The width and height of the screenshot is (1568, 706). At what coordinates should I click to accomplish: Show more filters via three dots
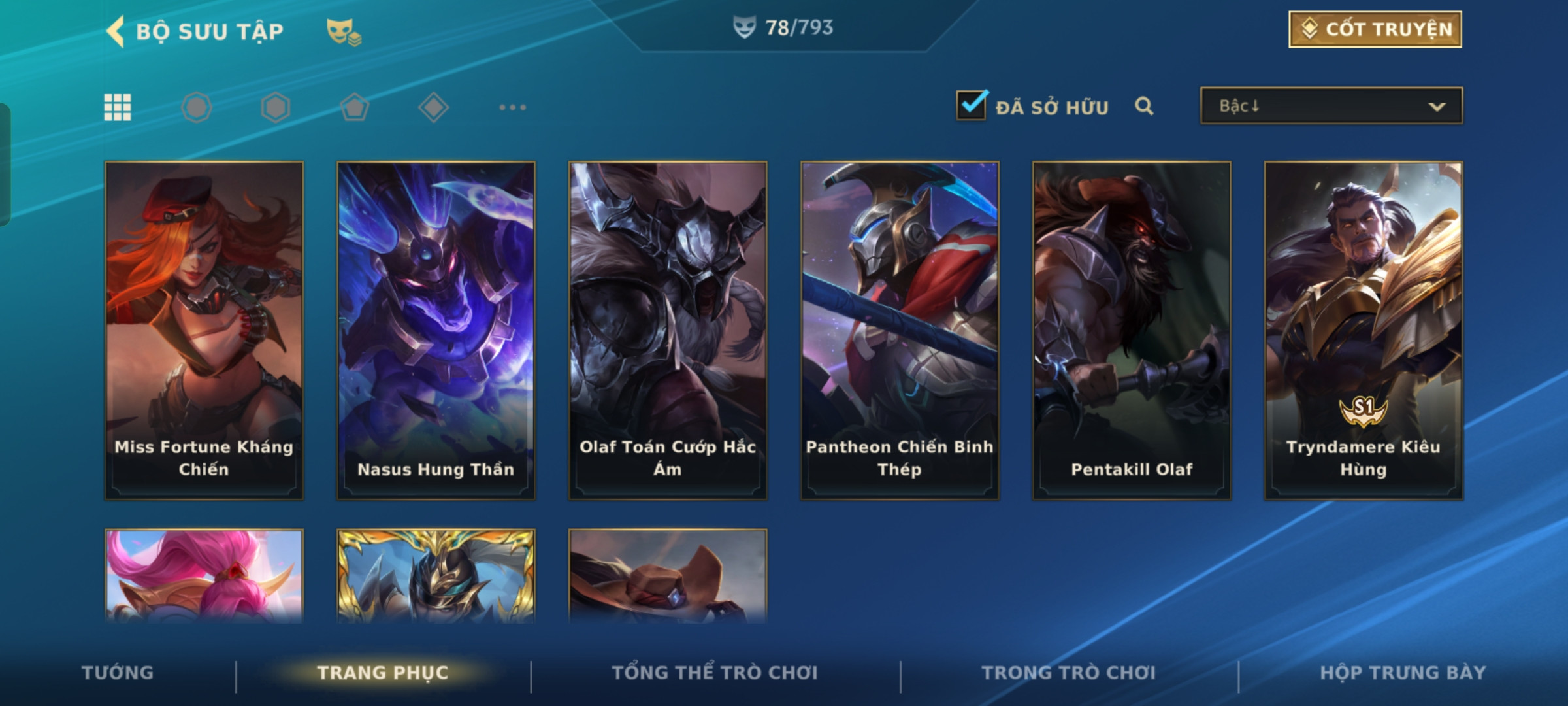(x=512, y=107)
